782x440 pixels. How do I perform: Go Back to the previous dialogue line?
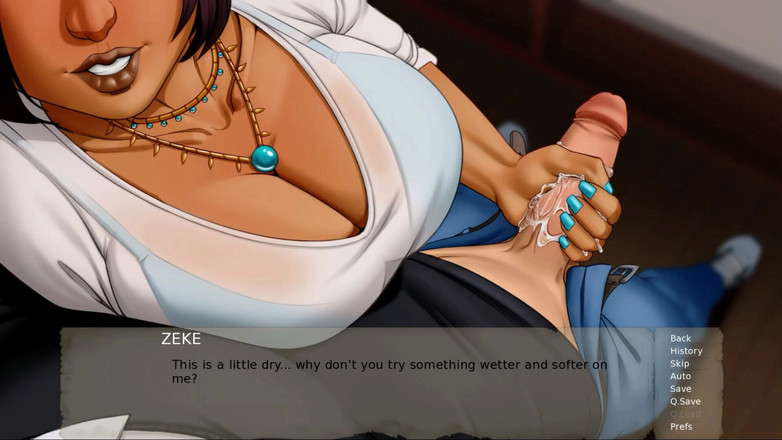click(681, 339)
